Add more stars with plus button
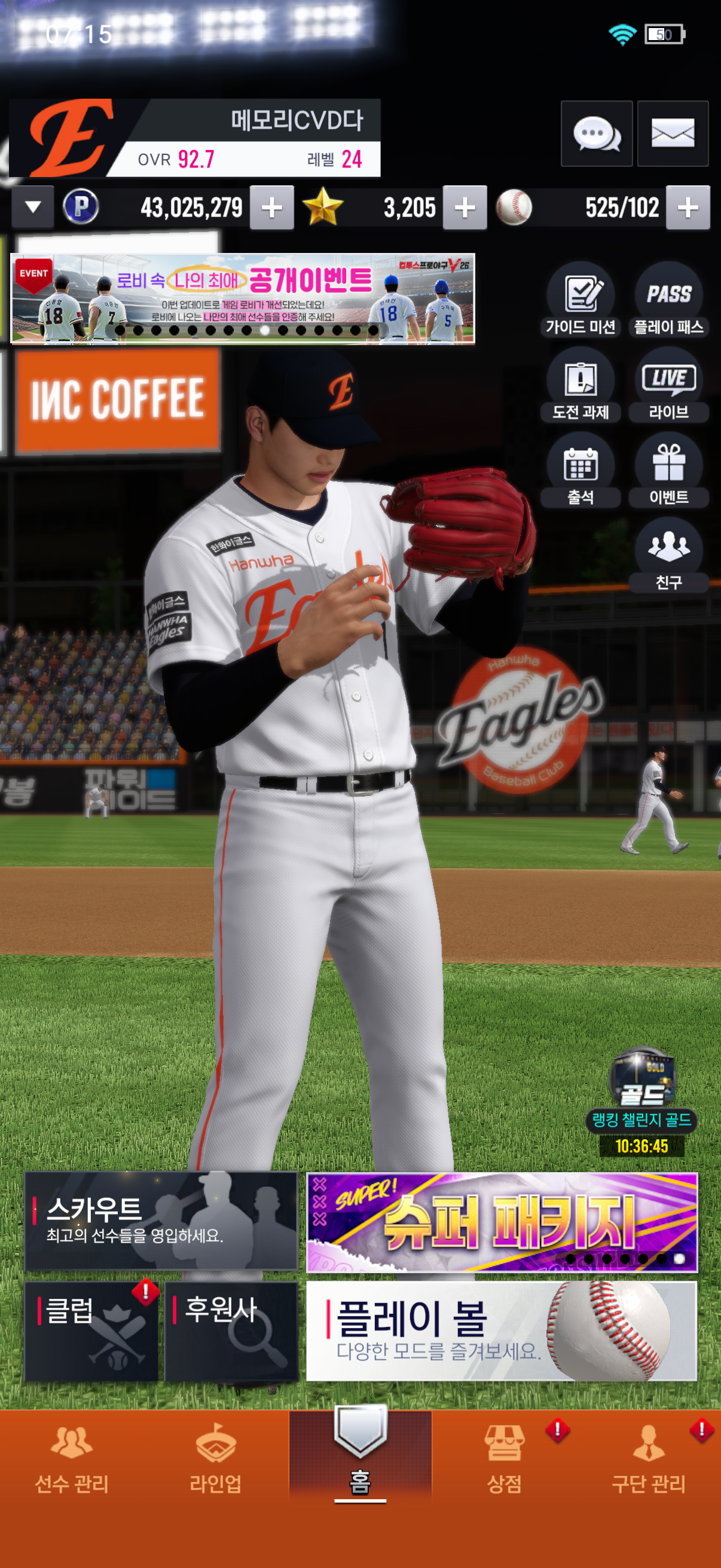Image resolution: width=721 pixels, height=1568 pixels. pyautogui.click(x=465, y=208)
